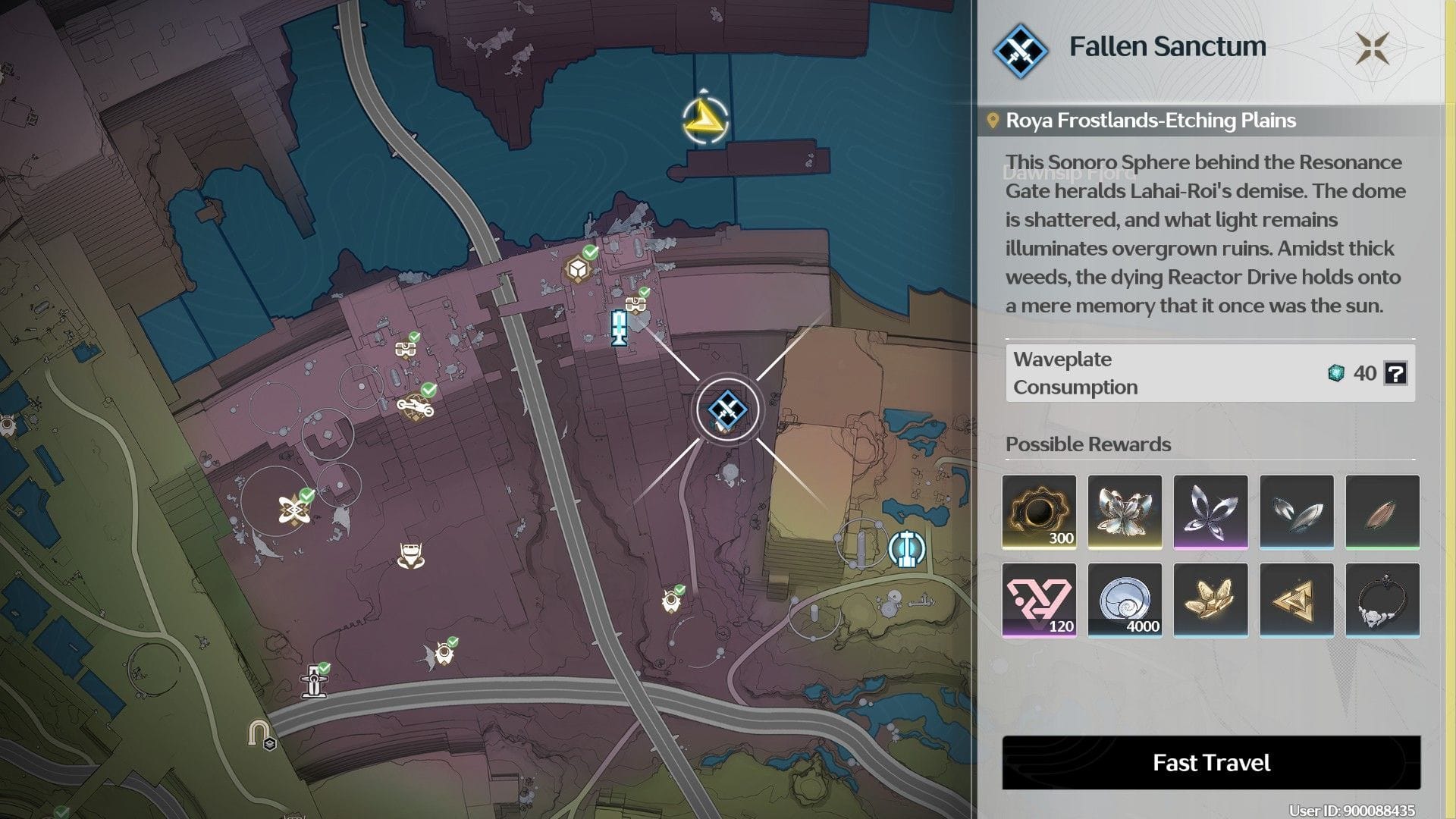Click the bracelet reward in the bottom-right slot
Image resolution: width=1456 pixels, height=819 pixels.
click(1383, 600)
